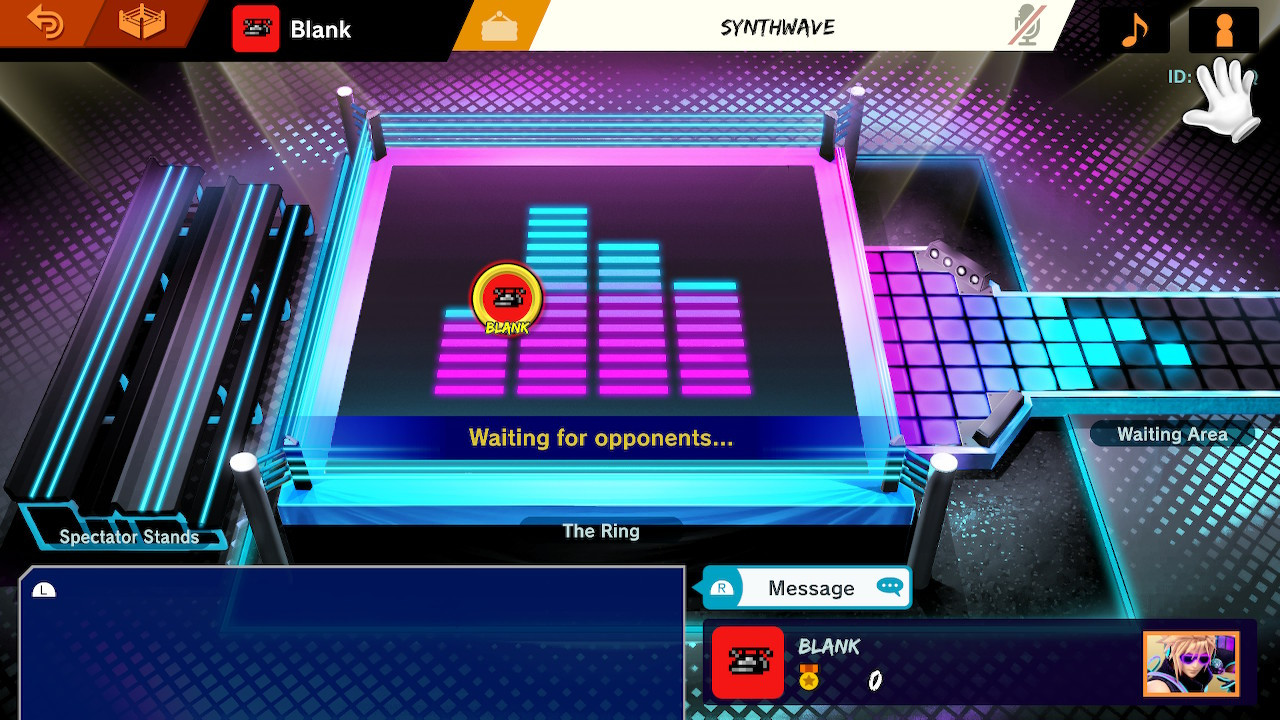Screen dimensions: 1280x720
Task: Click the Blank name tab at the top
Action: point(318,27)
